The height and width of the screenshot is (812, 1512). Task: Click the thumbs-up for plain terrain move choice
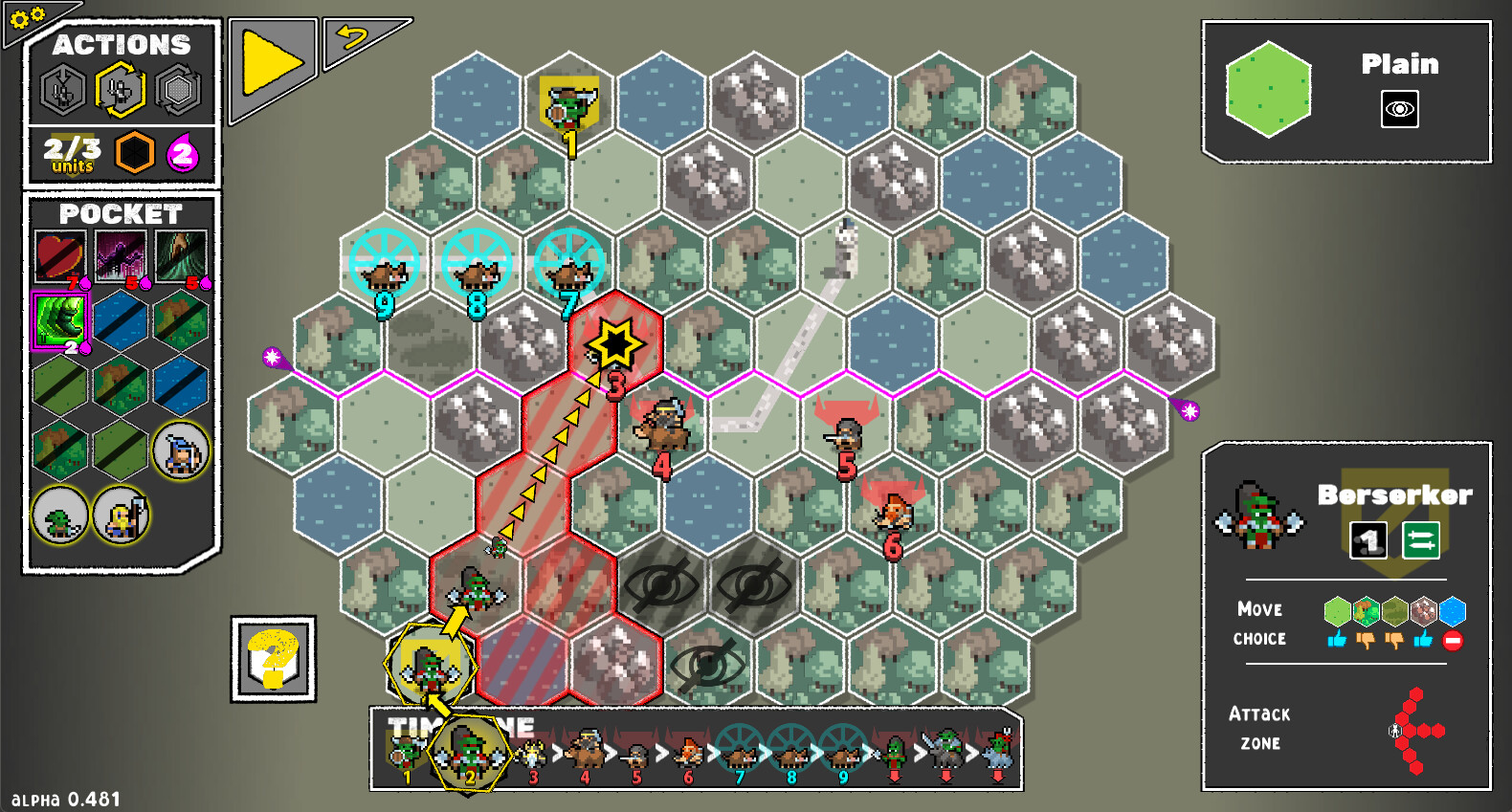[x=1335, y=639]
